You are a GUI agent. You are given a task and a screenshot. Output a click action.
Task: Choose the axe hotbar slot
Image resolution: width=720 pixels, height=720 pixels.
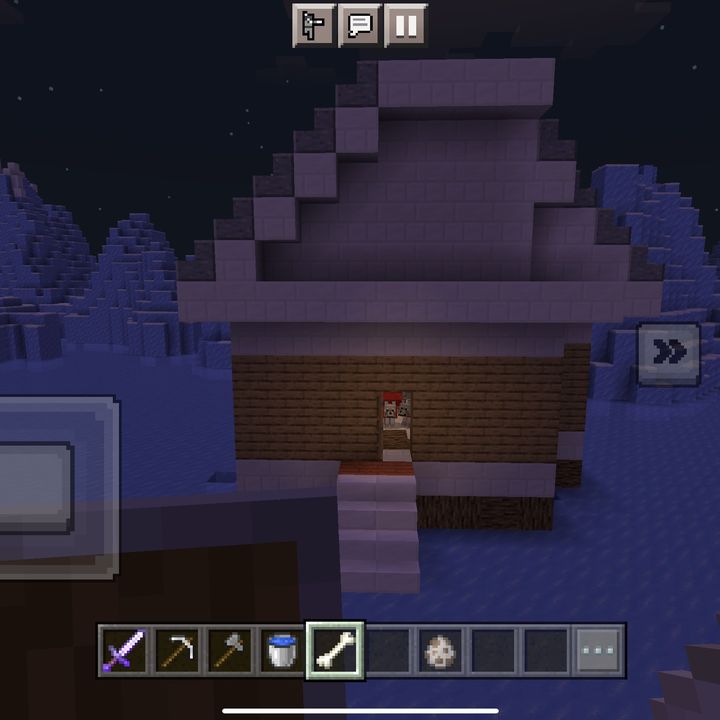pos(230,651)
